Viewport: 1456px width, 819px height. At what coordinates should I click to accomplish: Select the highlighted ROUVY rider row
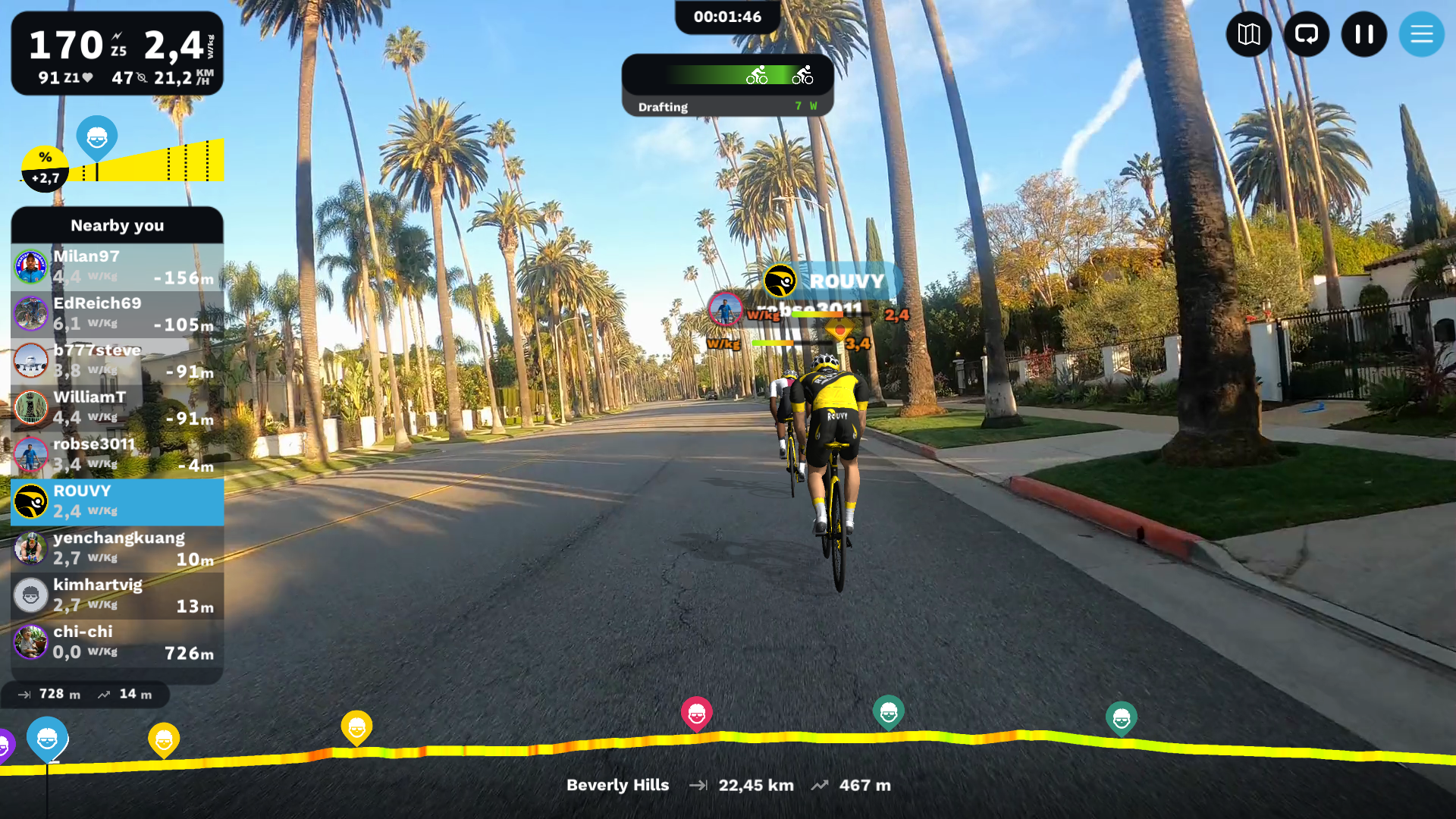click(x=118, y=502)
